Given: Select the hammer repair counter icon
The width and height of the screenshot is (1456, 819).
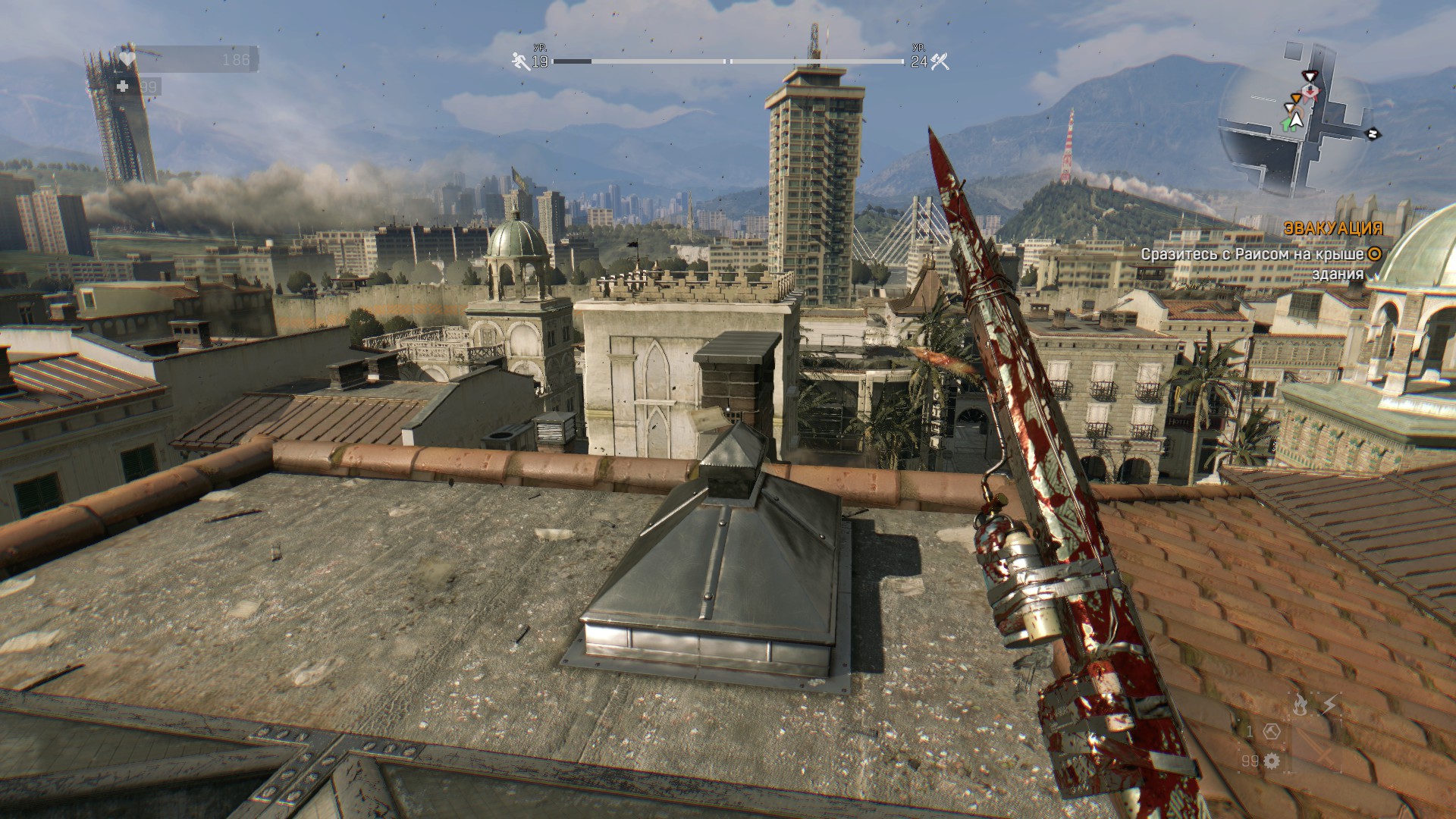Looking at the screenshot, I should 1272,732.
